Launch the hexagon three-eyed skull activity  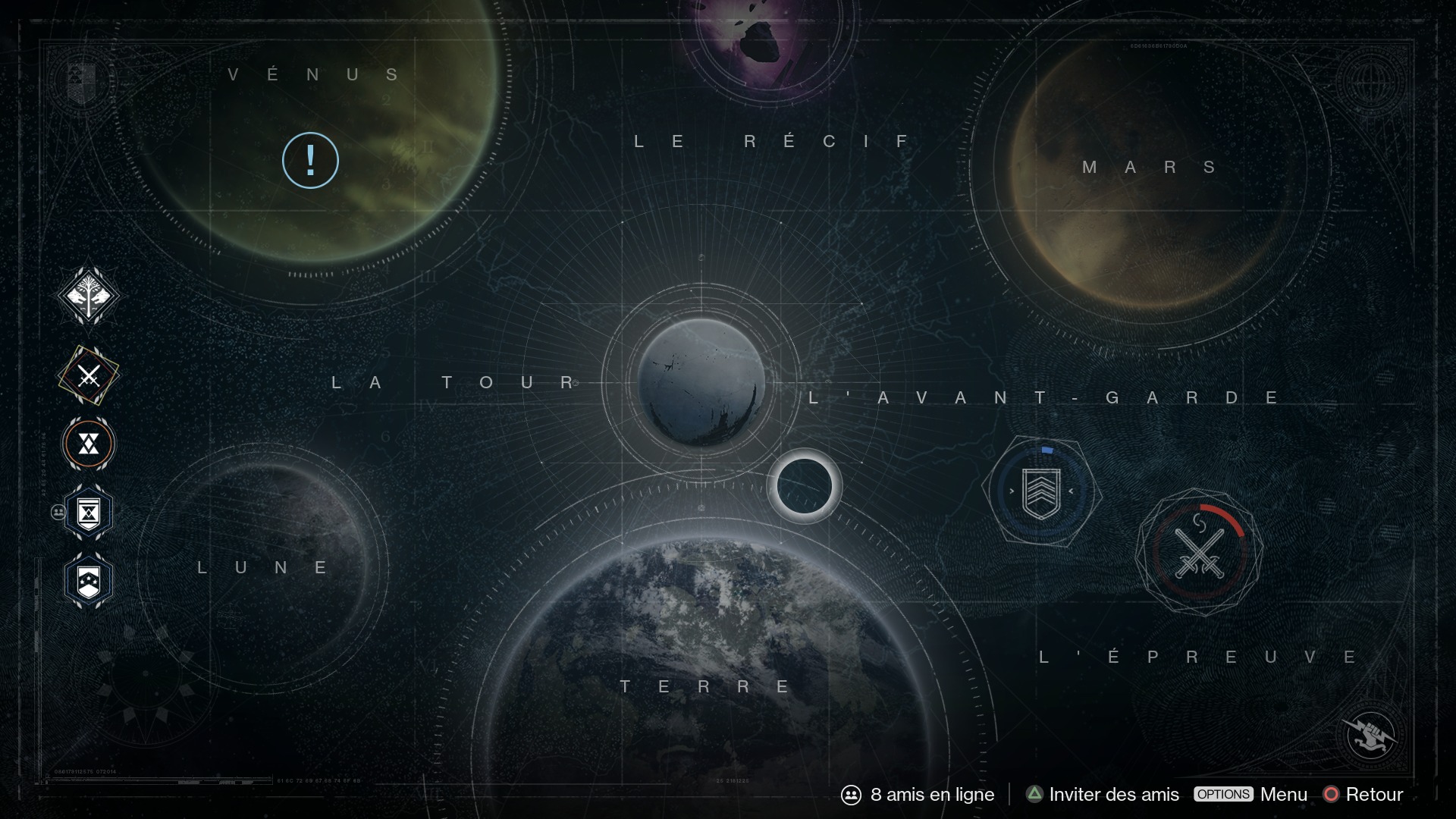click(89, 582)
